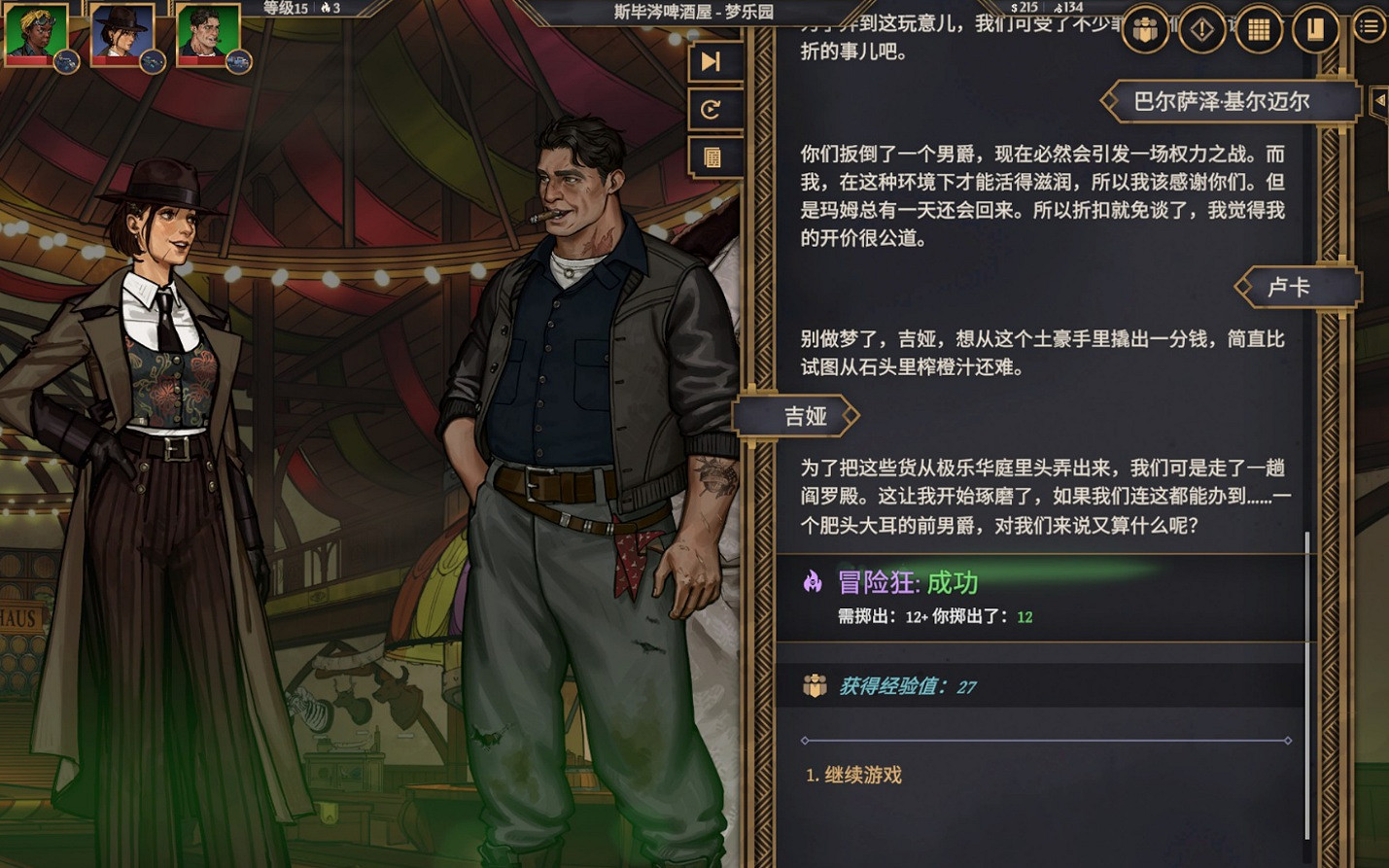Click the 卢卡 speaker nameplate
Image resolution: width=1389 pixels, height=868 pixels.
[x=1300, y=286]
